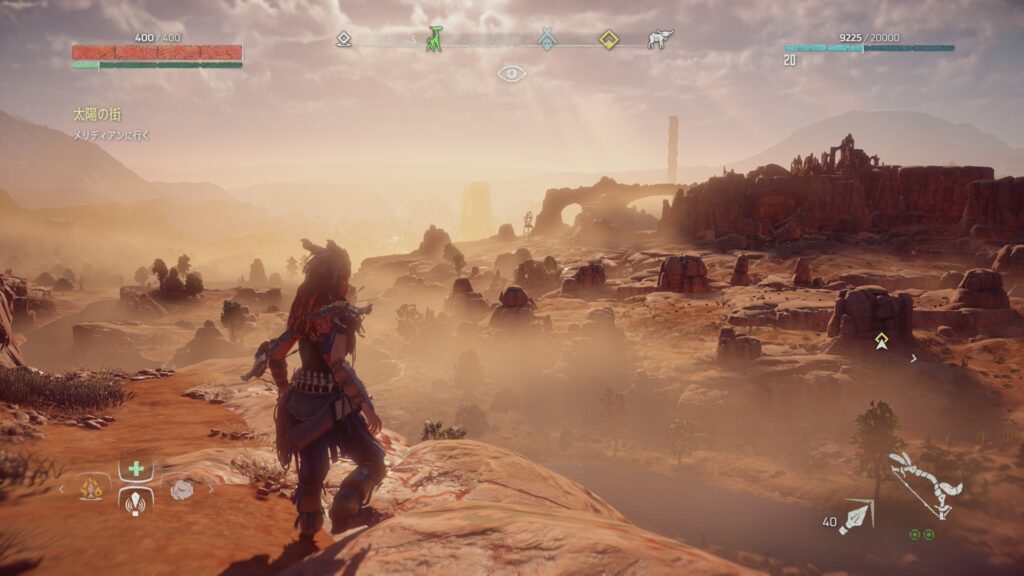Select the yellow quest marker on compass

(608, 39)
